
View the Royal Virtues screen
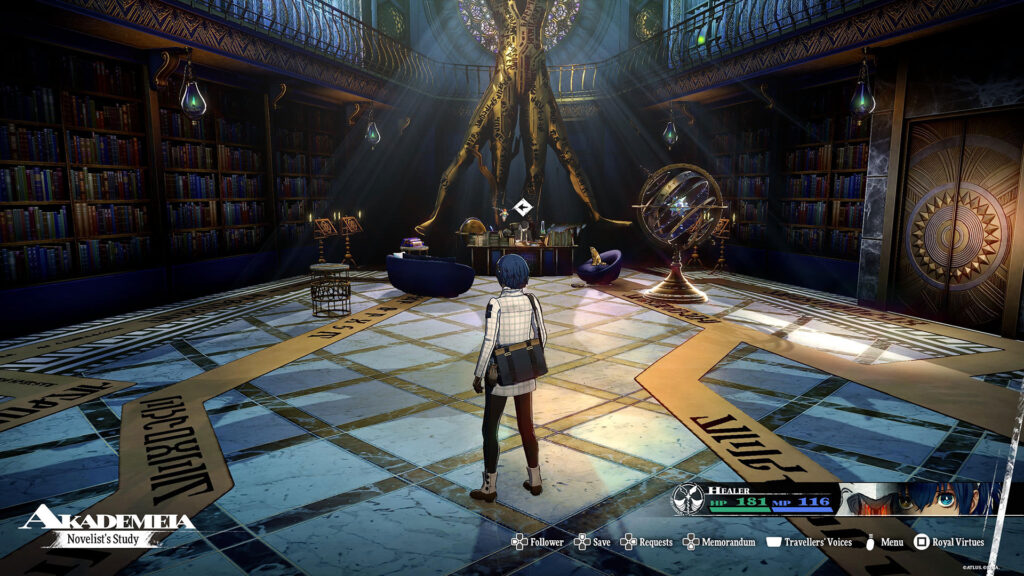[x=949, y=542]
